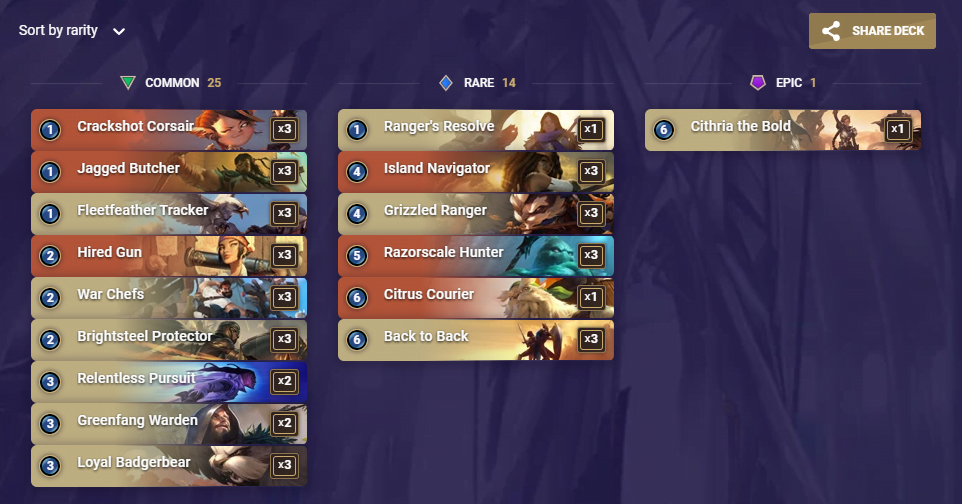Select the Loyal Badgerbear card
Screen dimensions: 962x504
[169, 465]
